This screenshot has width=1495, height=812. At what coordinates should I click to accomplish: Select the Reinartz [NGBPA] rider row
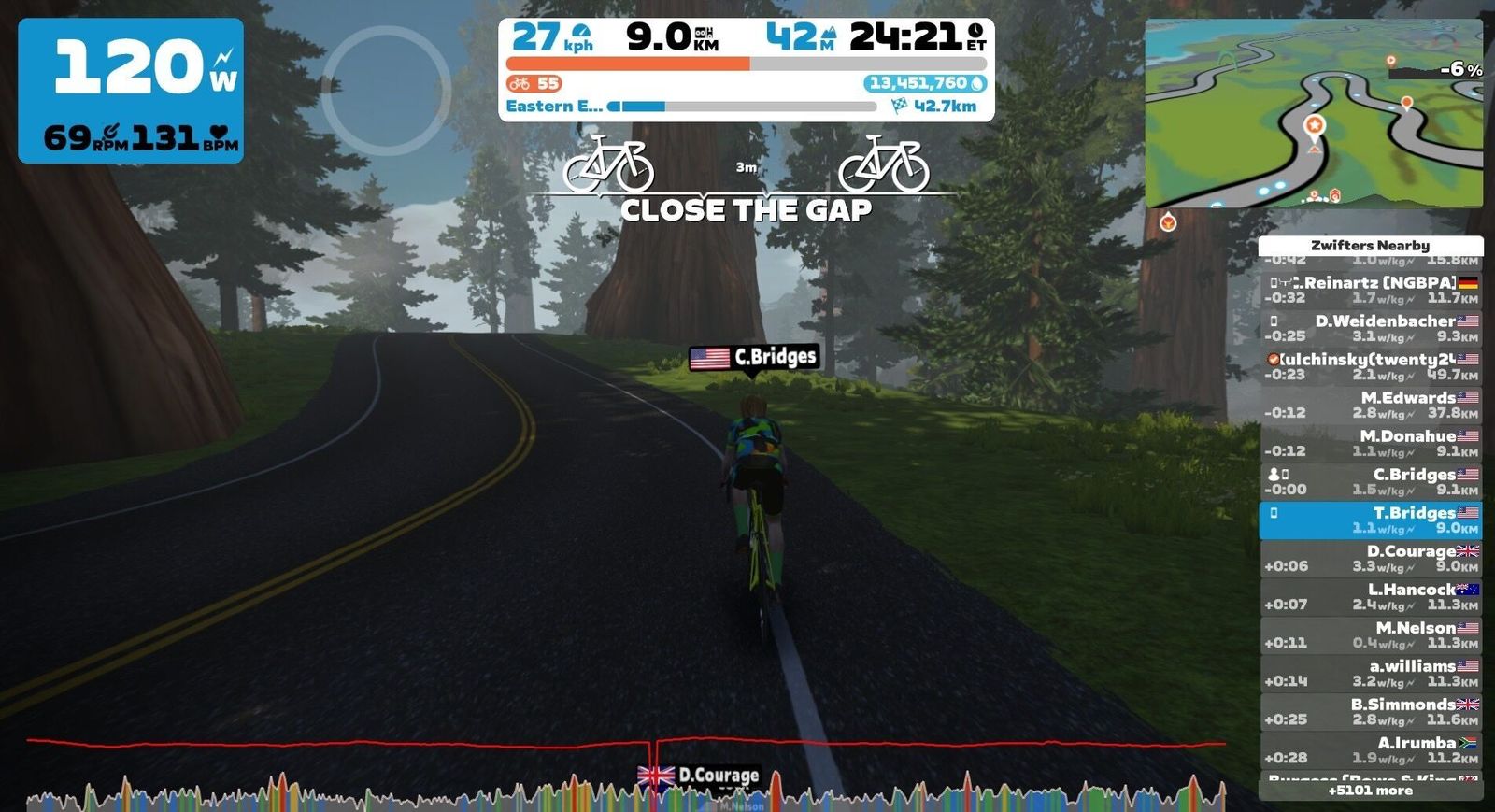pyautogui.click(x=1370, y=290)
